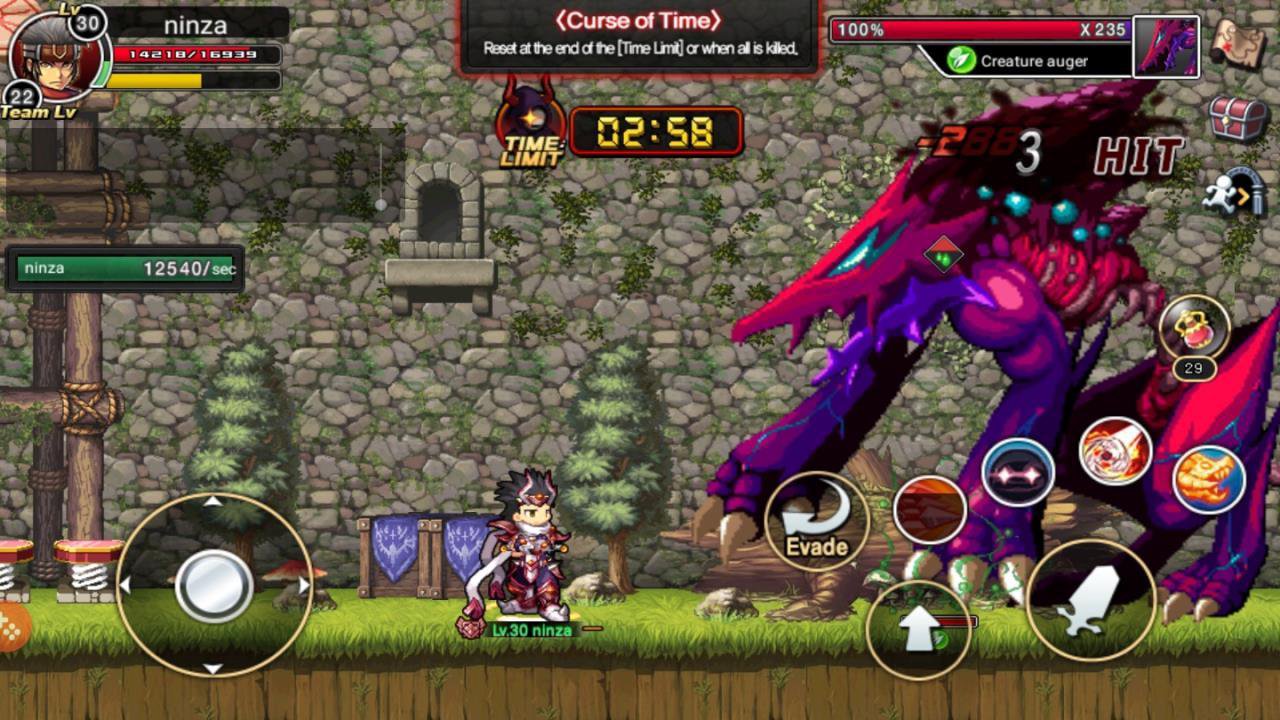
Task: Attack with the sword button
Action: click(1090, 600)
